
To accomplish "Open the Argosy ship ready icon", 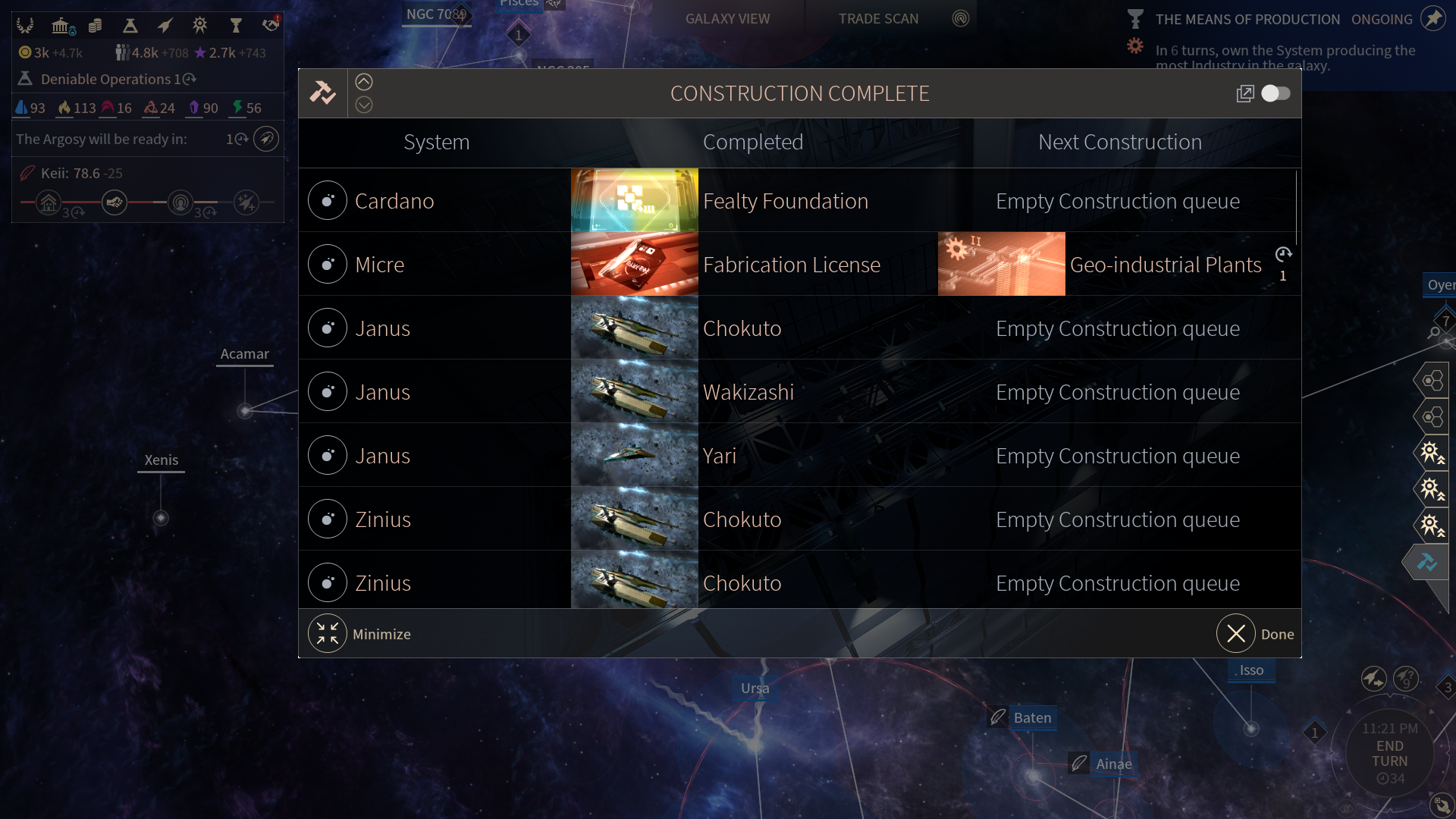I will 266,139.
